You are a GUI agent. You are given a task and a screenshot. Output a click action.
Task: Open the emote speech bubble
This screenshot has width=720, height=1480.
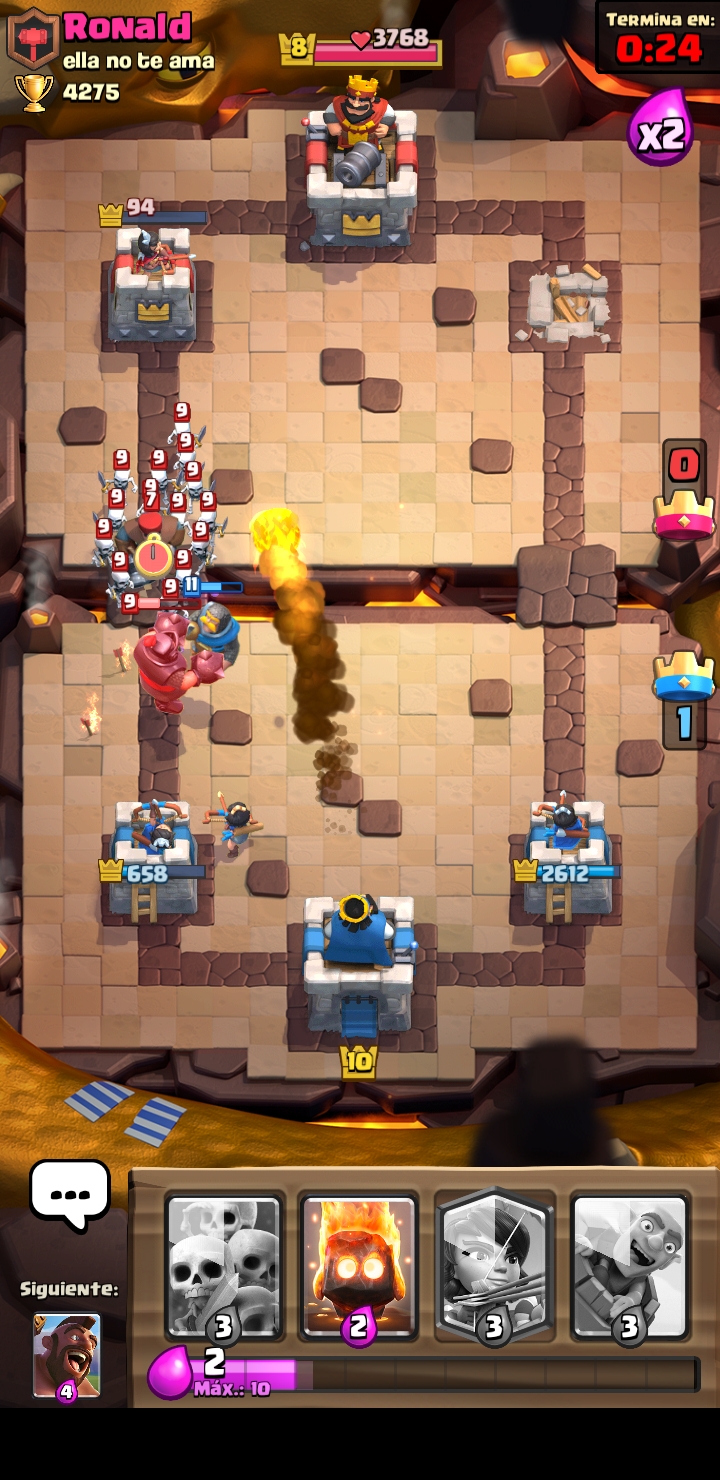tap(69, 1194)
